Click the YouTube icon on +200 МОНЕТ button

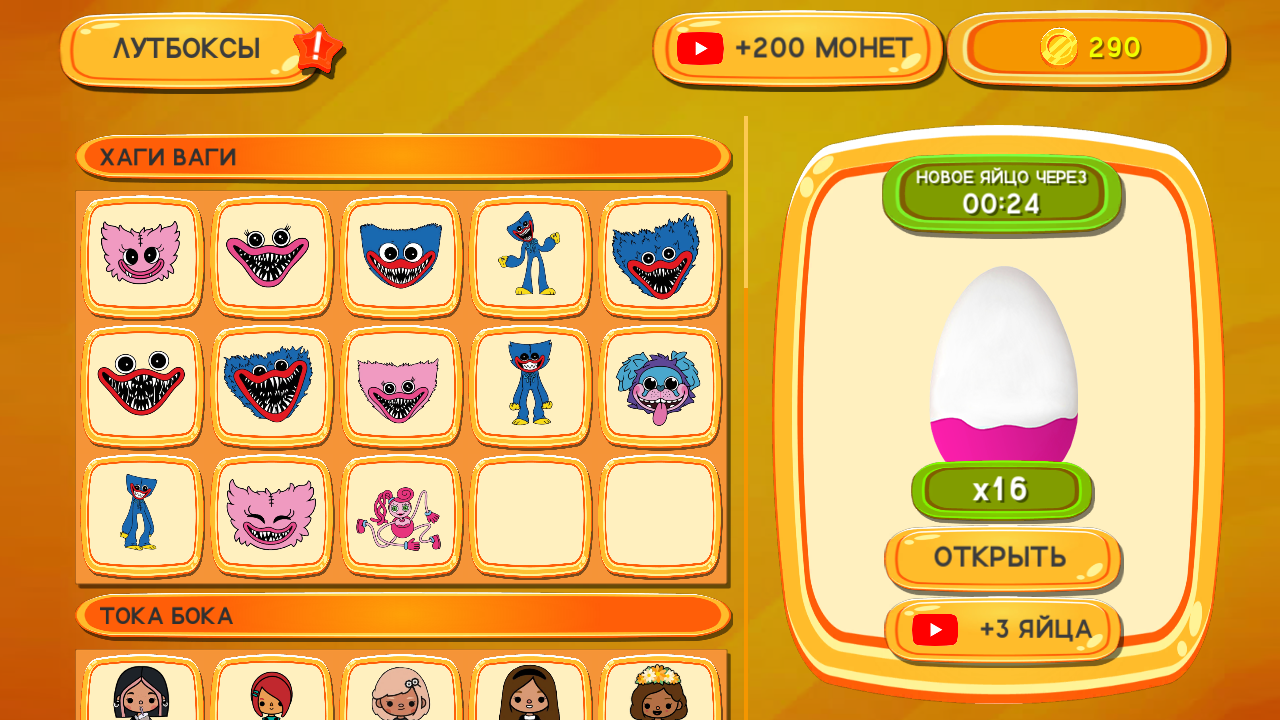pyautogui.click(x=701, y=47)
